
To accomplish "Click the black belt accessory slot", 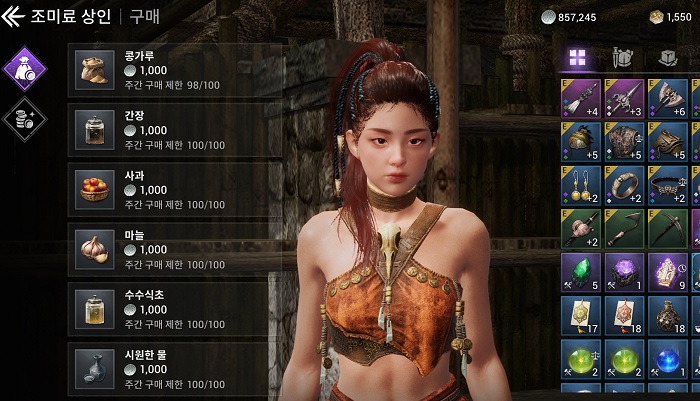I will pos(667,185).
